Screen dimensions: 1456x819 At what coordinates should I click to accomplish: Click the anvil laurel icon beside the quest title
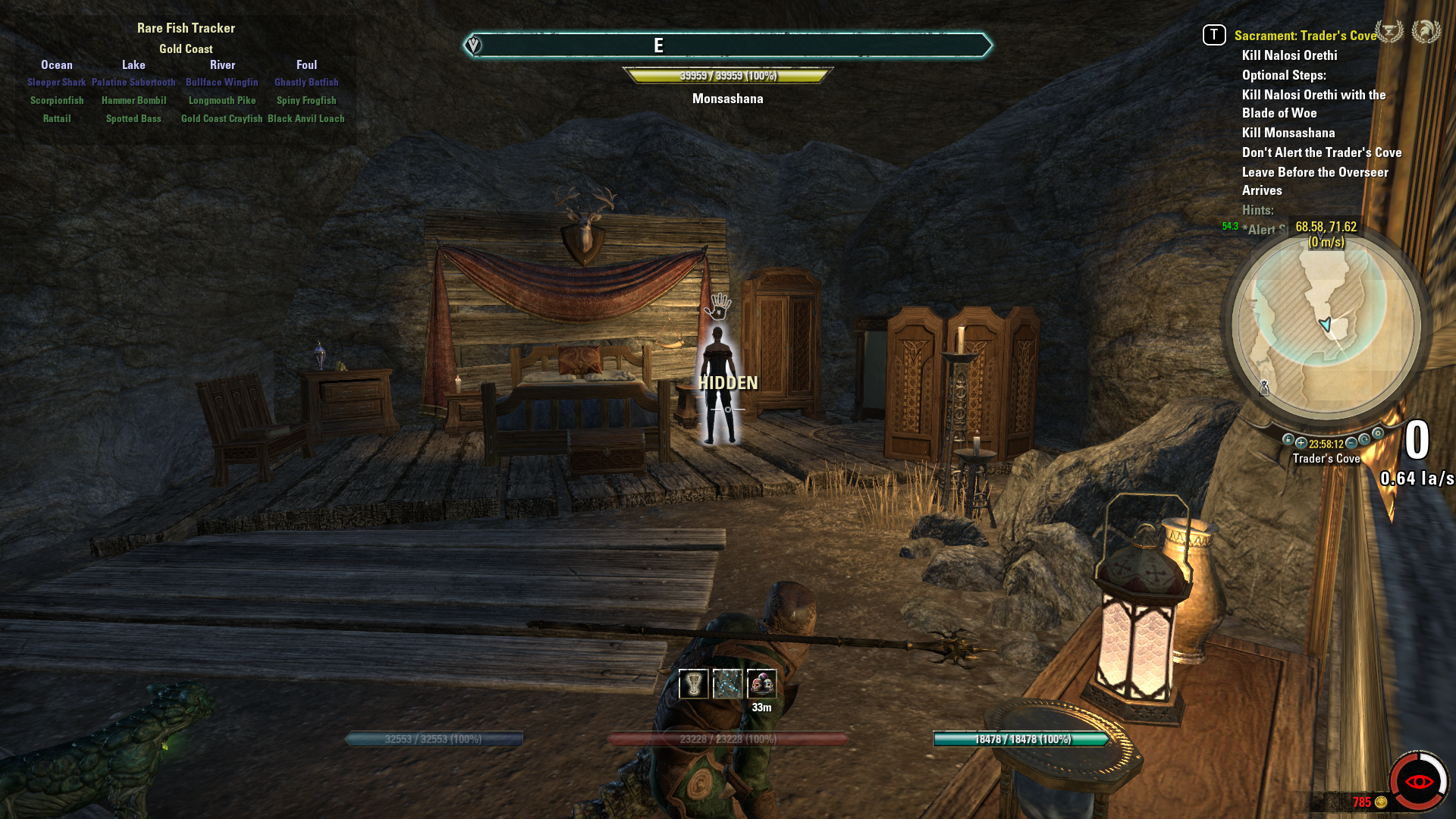click(1389, 32)
